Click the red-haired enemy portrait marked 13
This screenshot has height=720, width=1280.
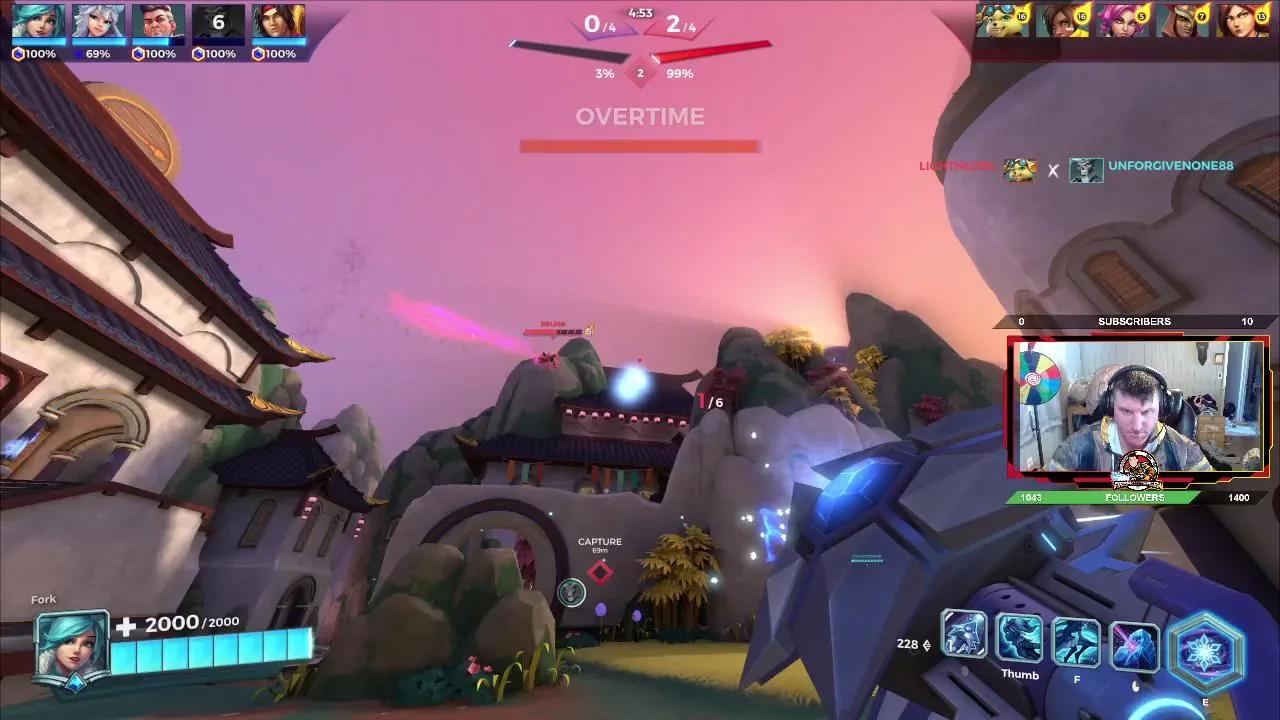click(1243, 21)
